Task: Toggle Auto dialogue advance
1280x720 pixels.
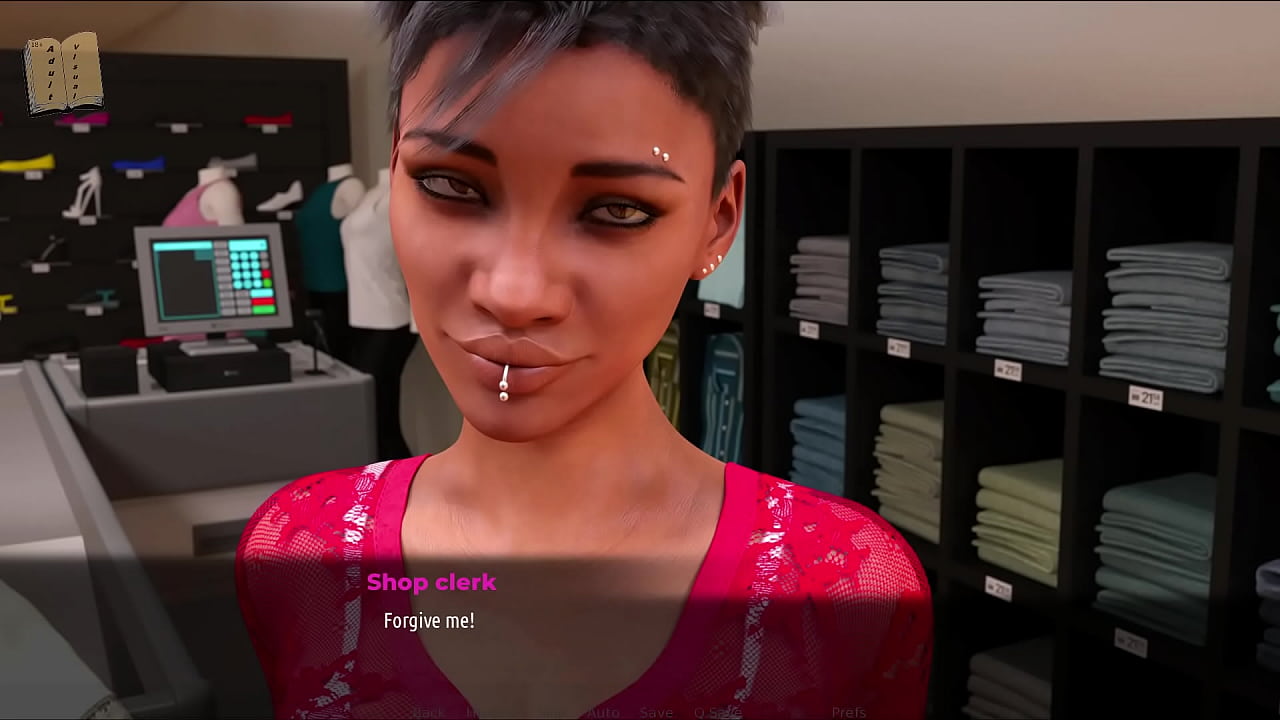Action: [603, 712]
